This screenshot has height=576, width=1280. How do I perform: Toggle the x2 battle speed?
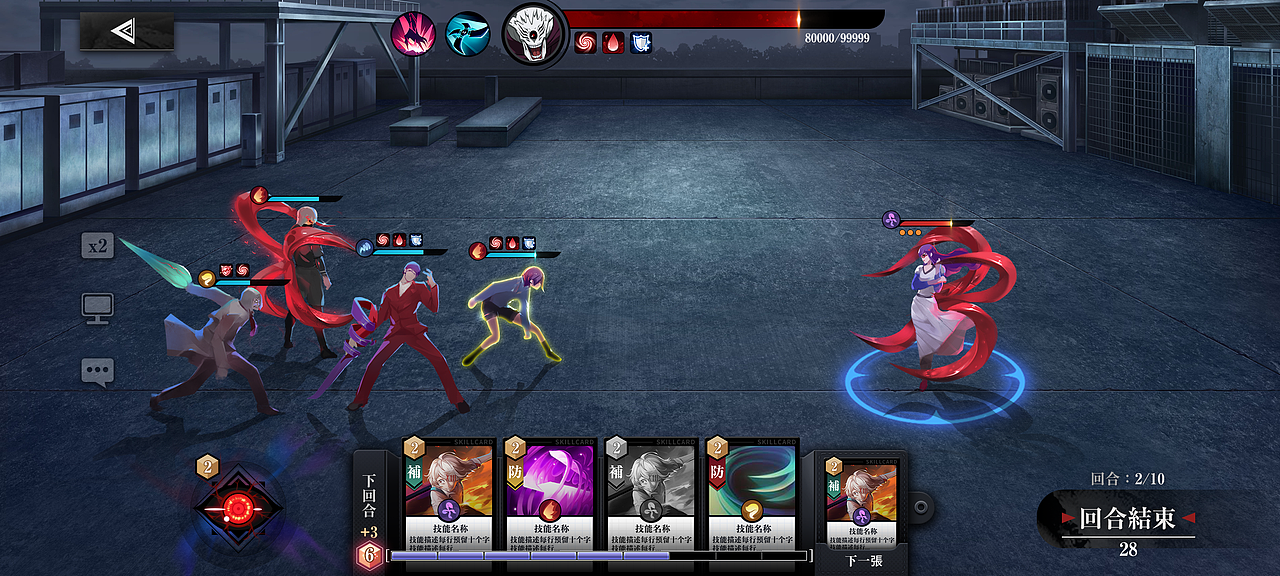point(97,246)
